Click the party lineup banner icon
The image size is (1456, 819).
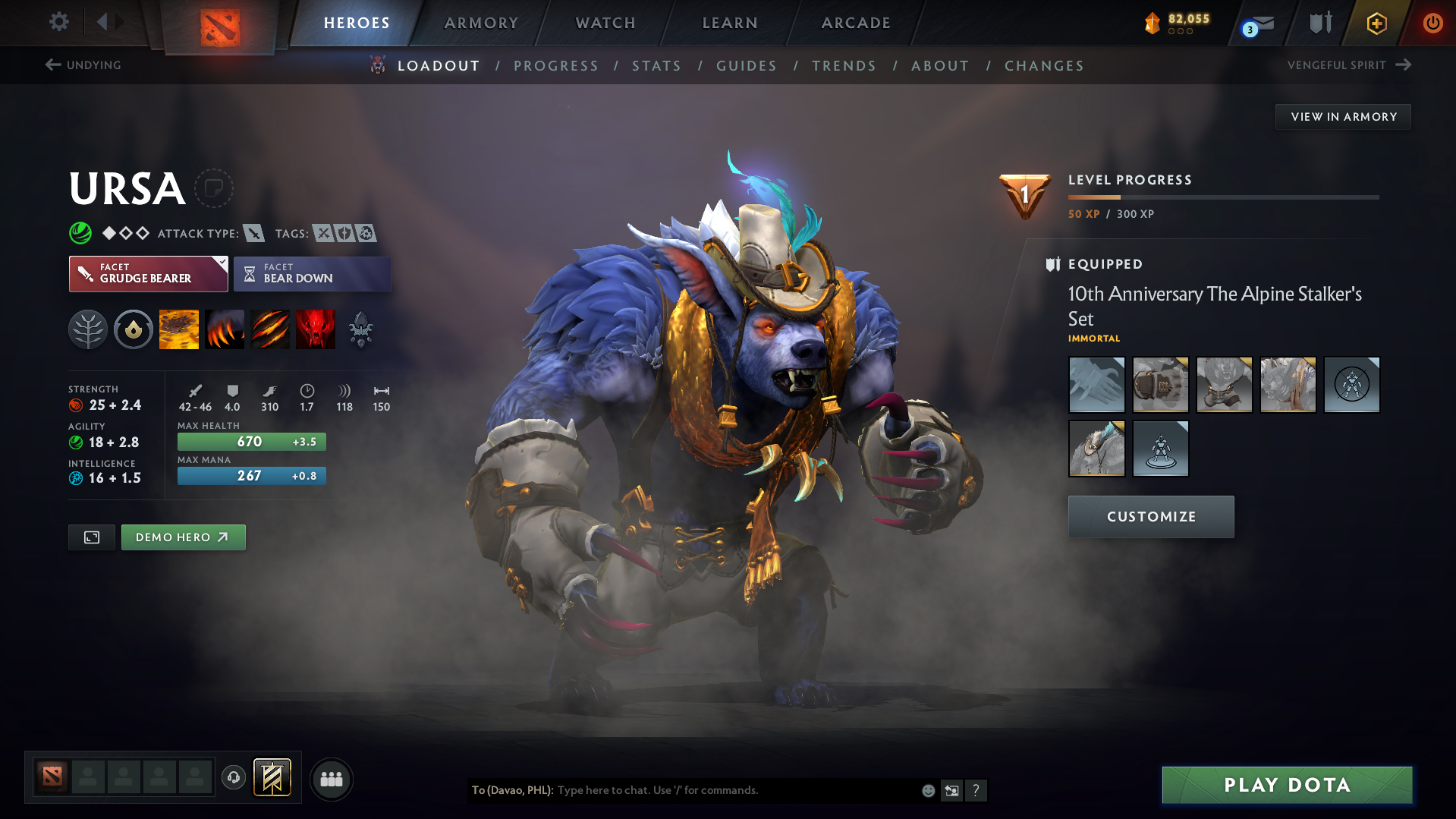point(272,777)
